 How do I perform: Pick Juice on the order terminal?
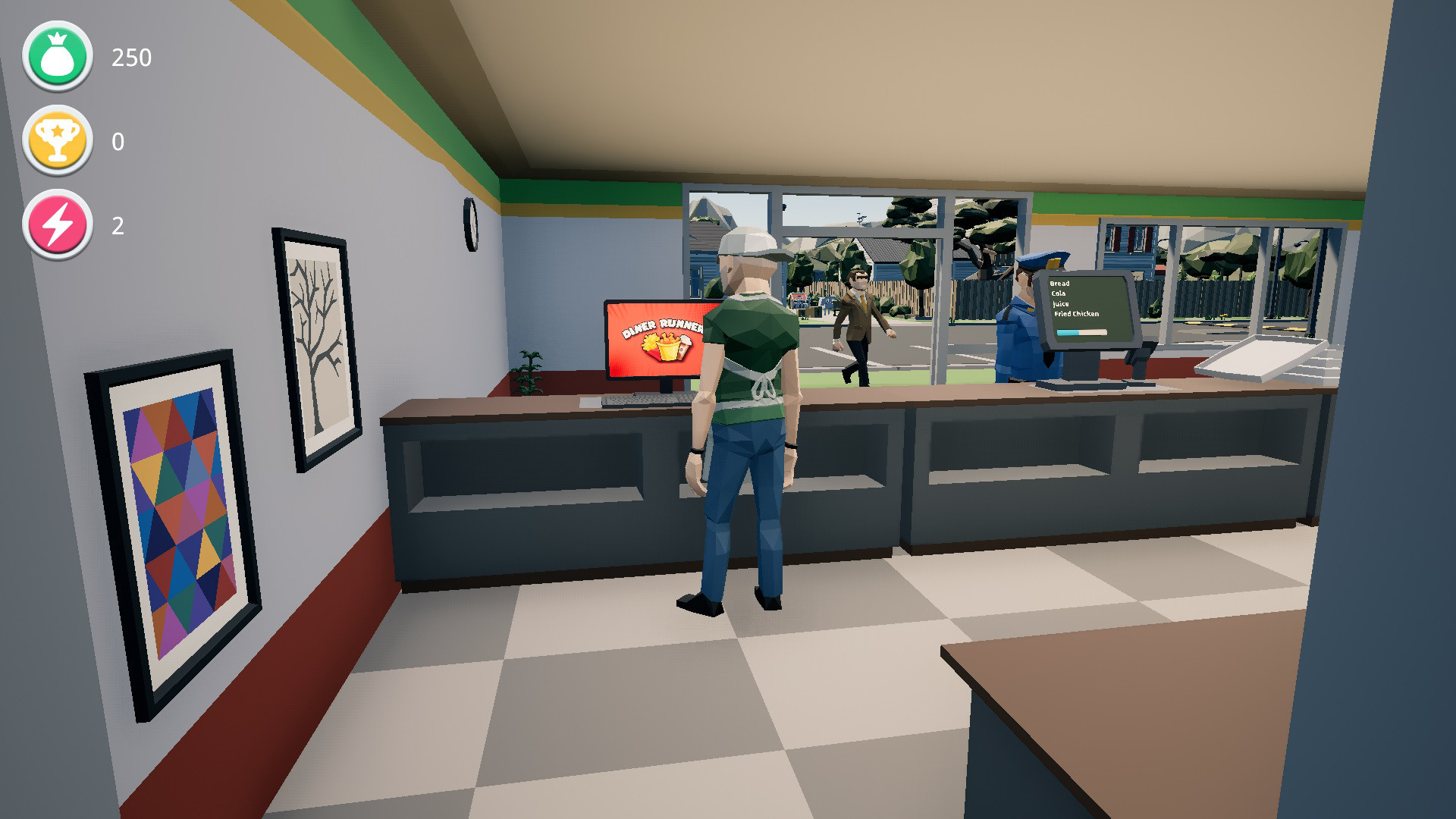tap(1062, 304)
